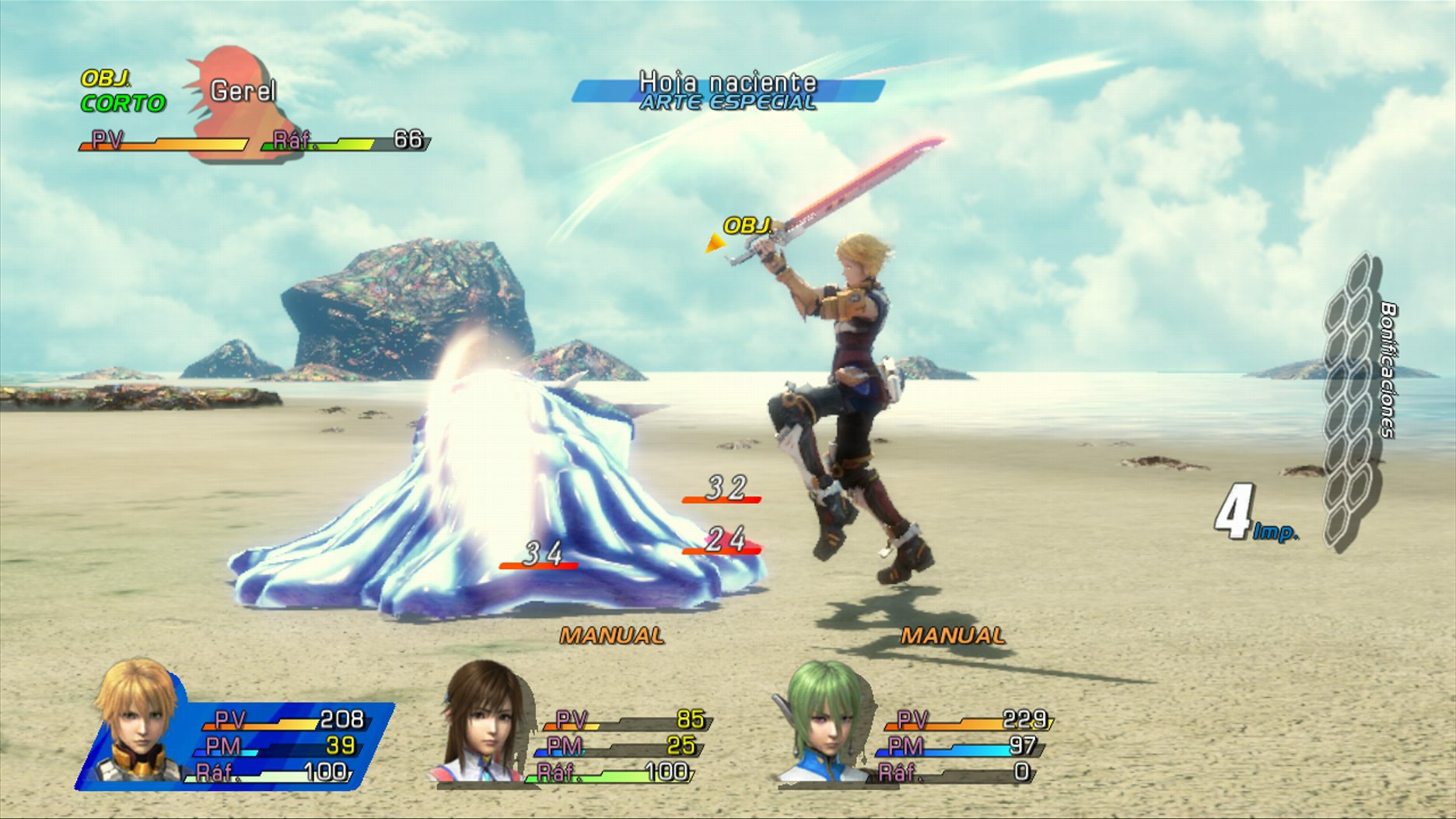Image resolution: width=1456 pixels, height=819 pixels.
Task: Expand the ARTE ESPECIAL label
Action: 726,101
